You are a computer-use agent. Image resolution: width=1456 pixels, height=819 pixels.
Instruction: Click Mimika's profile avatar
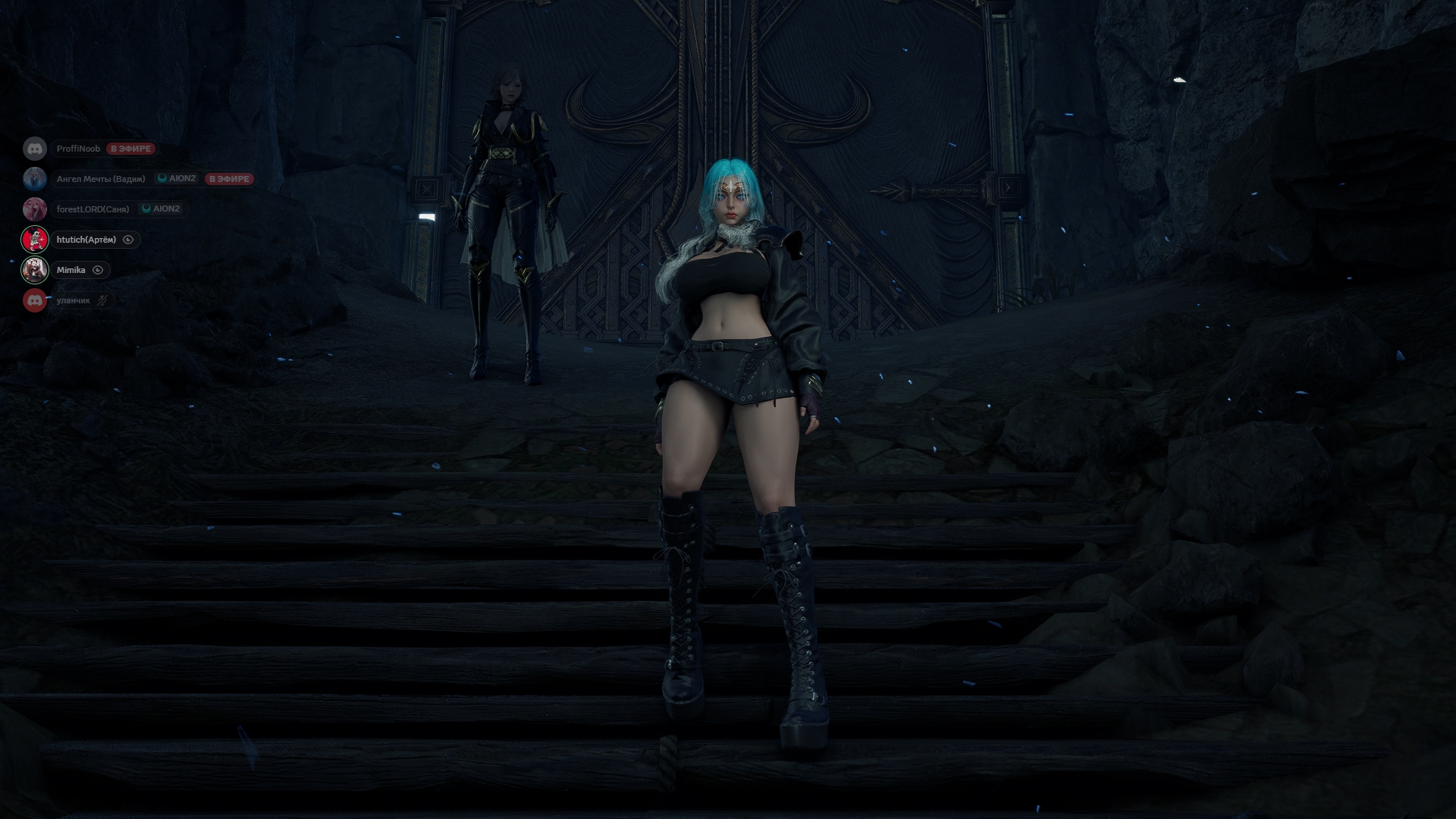[x=35, y=269]
